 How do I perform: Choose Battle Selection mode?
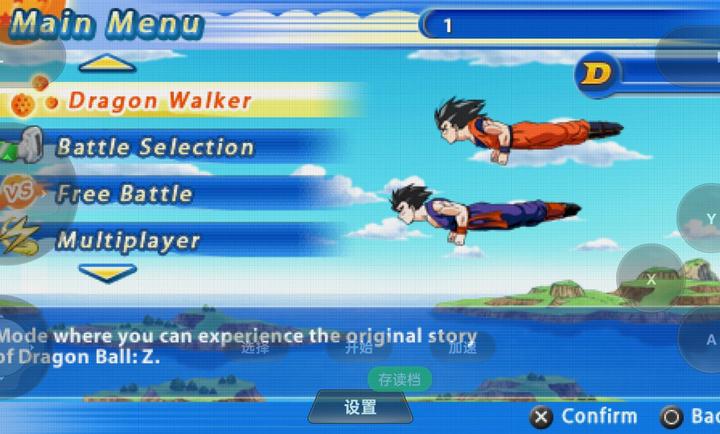click(x=155, y=148)
